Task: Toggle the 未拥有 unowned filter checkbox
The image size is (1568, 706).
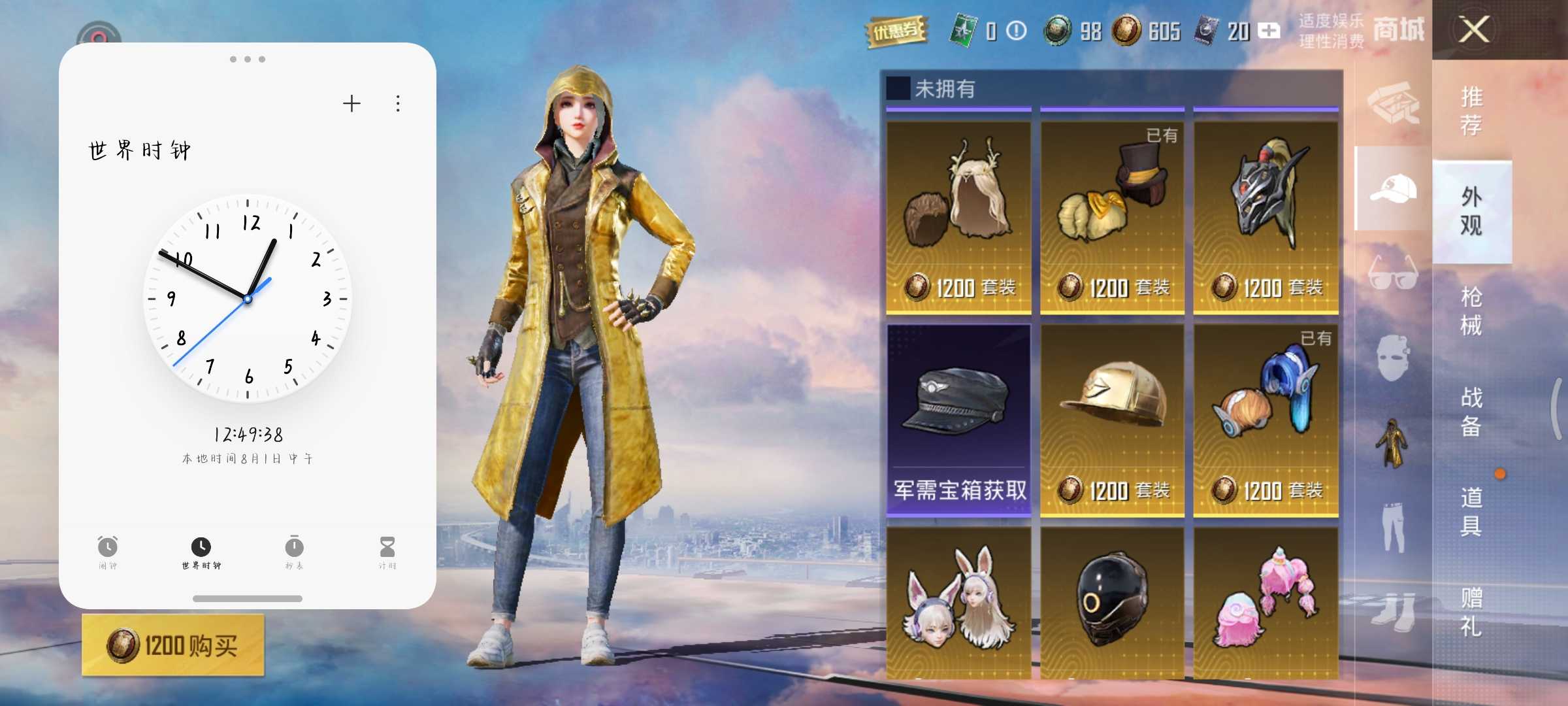Action: coord(898,88)
